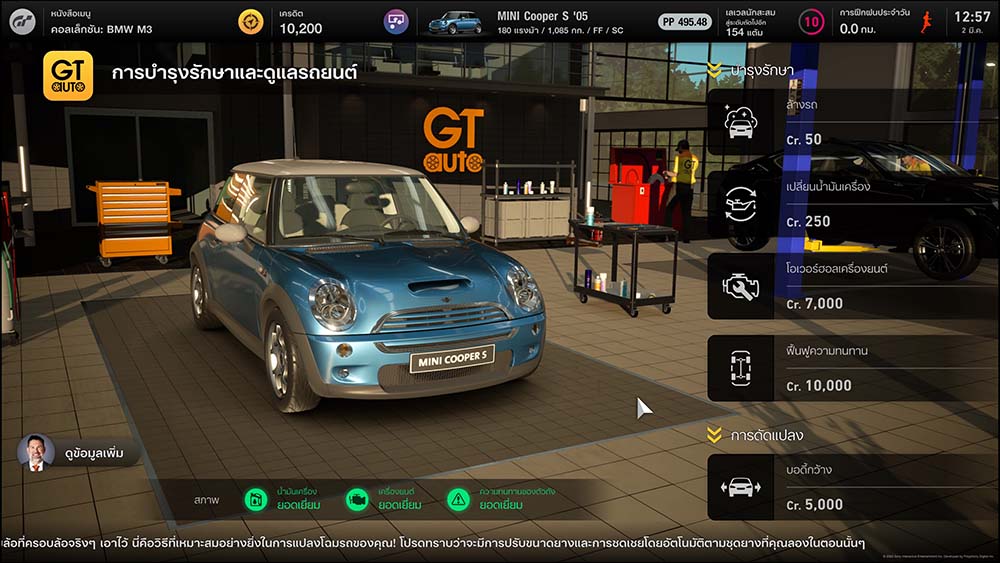Click the GT Auto logo icon

pyautogui.click(x=68, y=76)
